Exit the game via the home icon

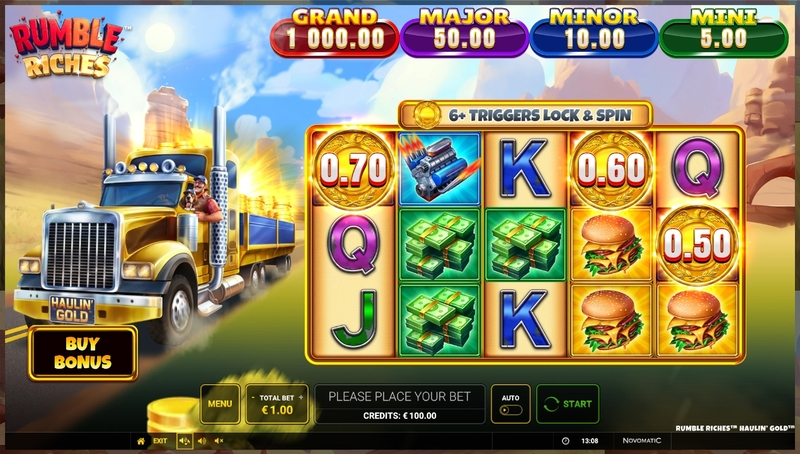pyautogui.click(x=141, y=441)
